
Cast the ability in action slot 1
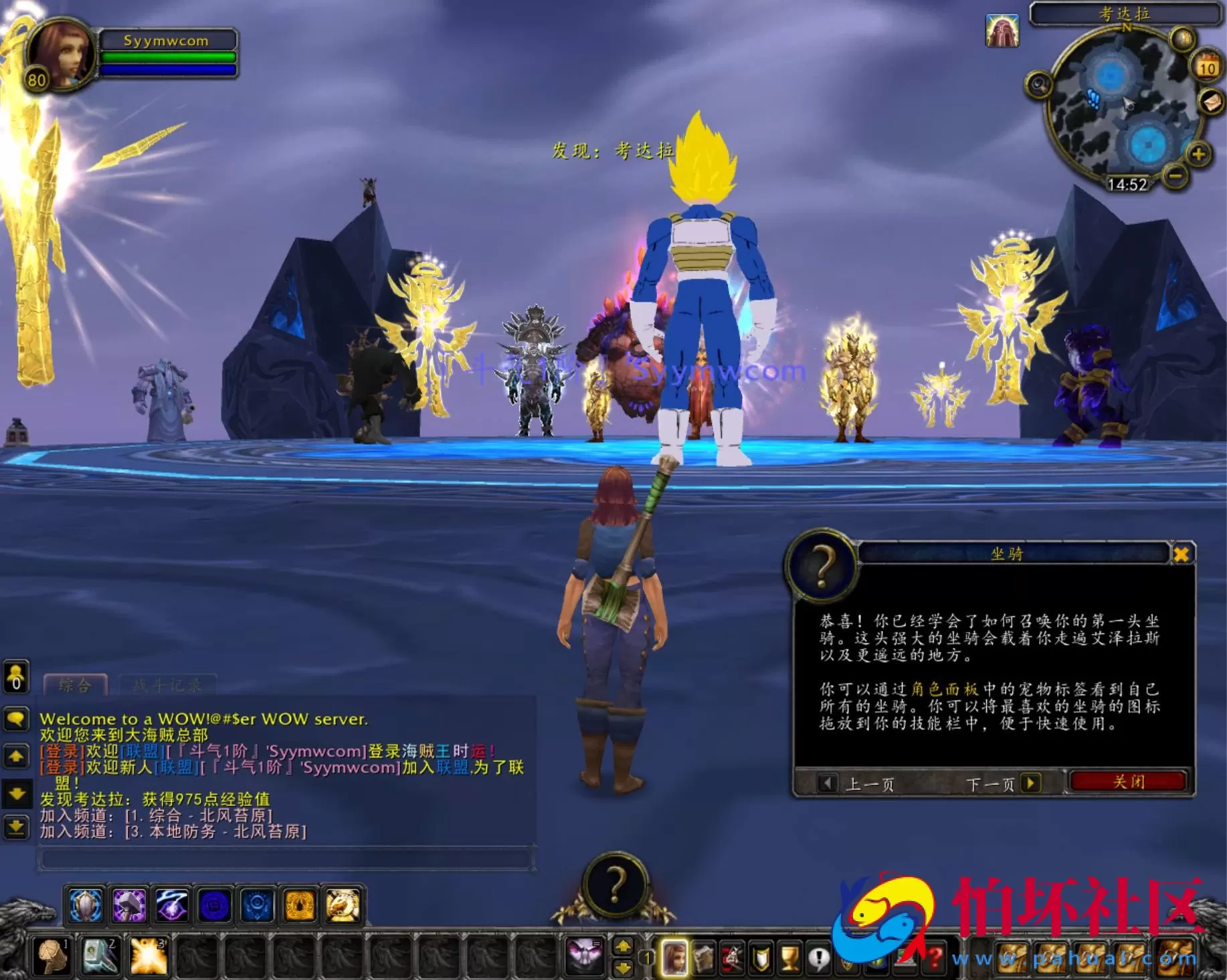(x=51, y=957)
